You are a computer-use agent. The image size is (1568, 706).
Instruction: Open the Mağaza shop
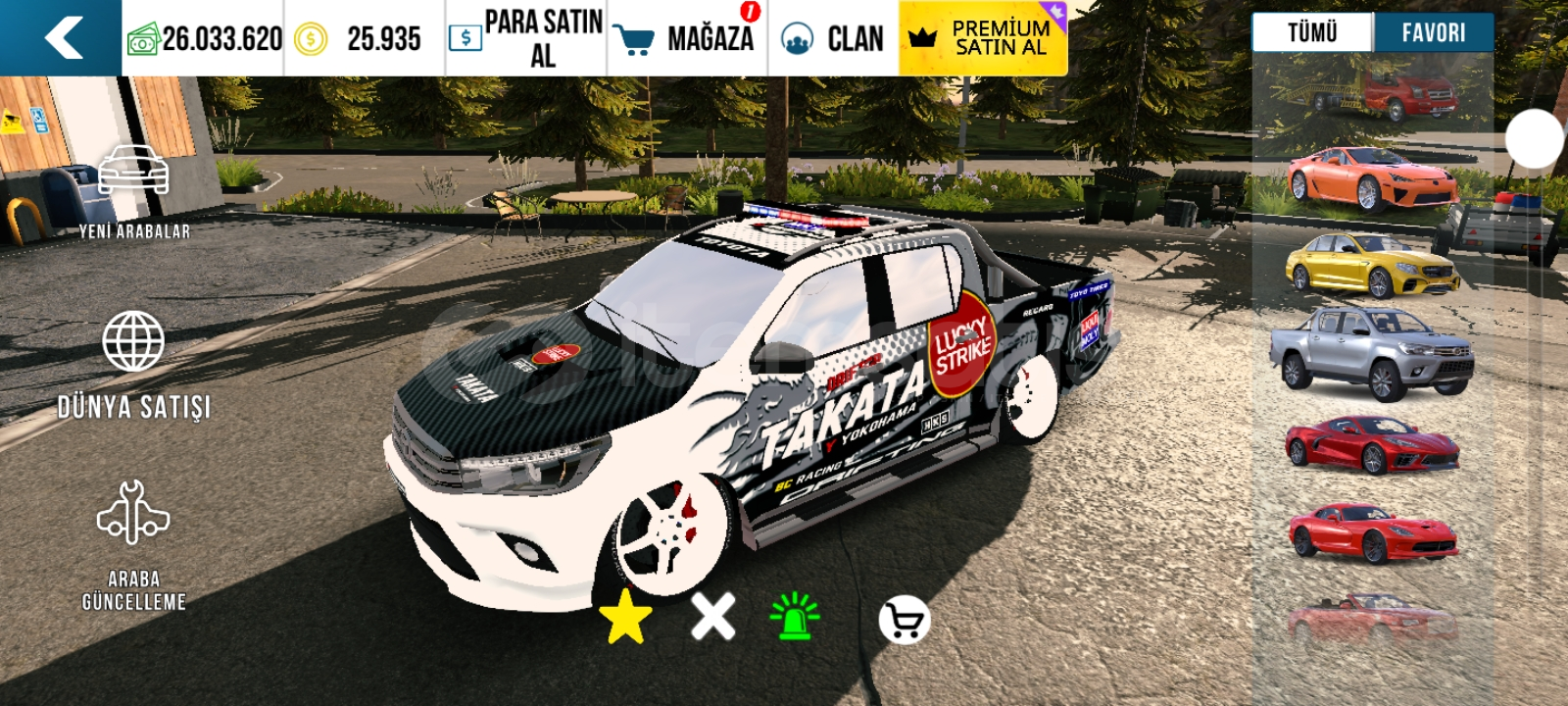(x=687, y=38)
